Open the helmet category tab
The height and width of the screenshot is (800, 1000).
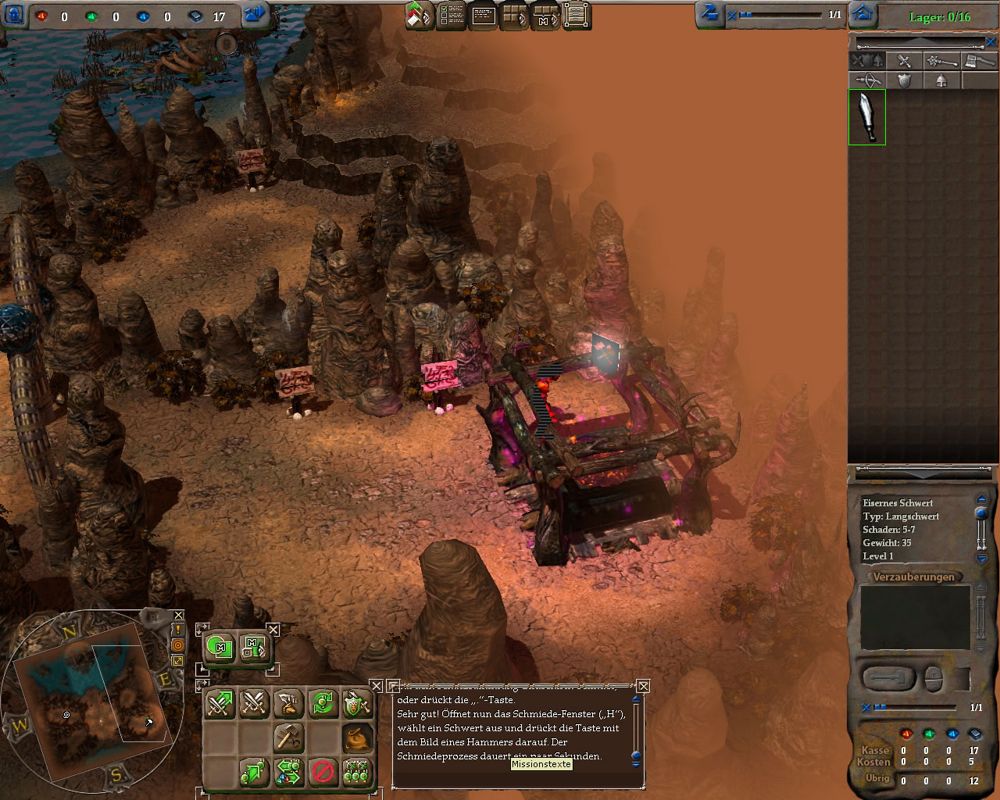[939, 81]
